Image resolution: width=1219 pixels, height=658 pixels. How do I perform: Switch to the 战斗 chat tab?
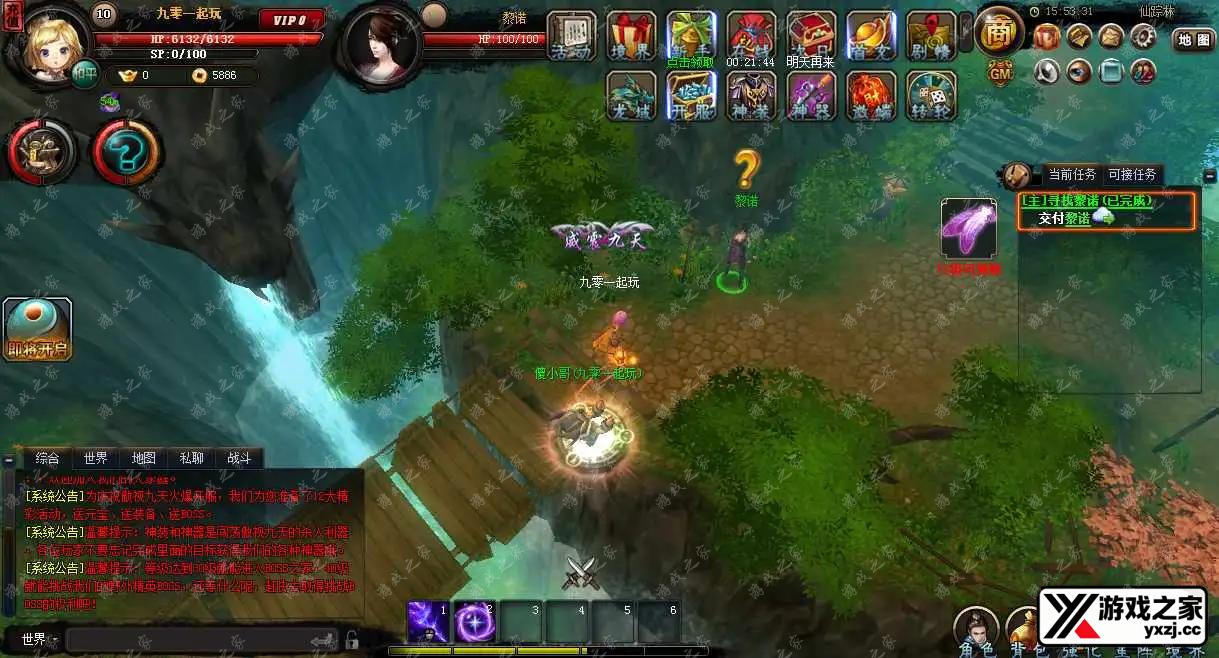pos(240,458)
